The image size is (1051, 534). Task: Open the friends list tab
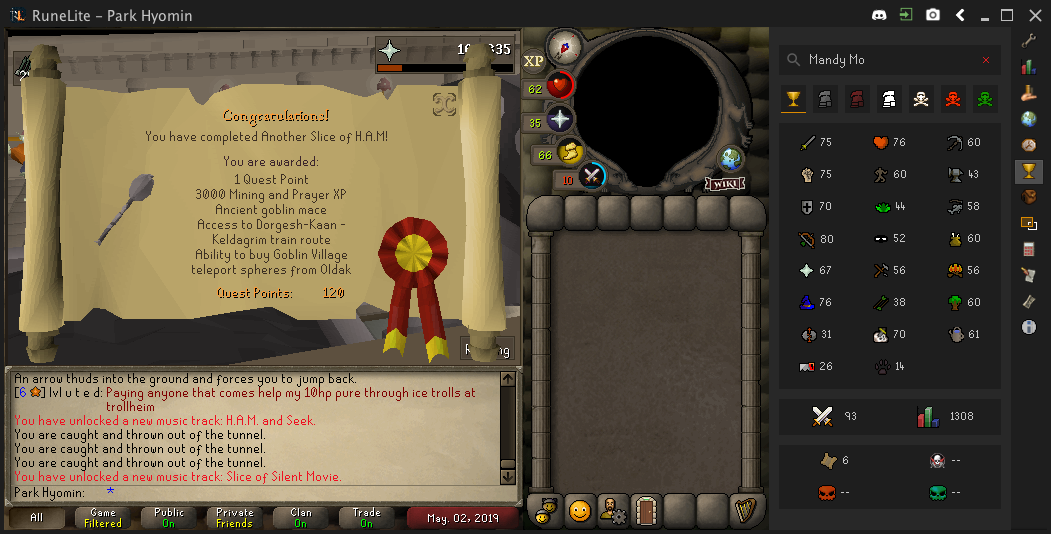pyautogui.click(x=546, y=510)
